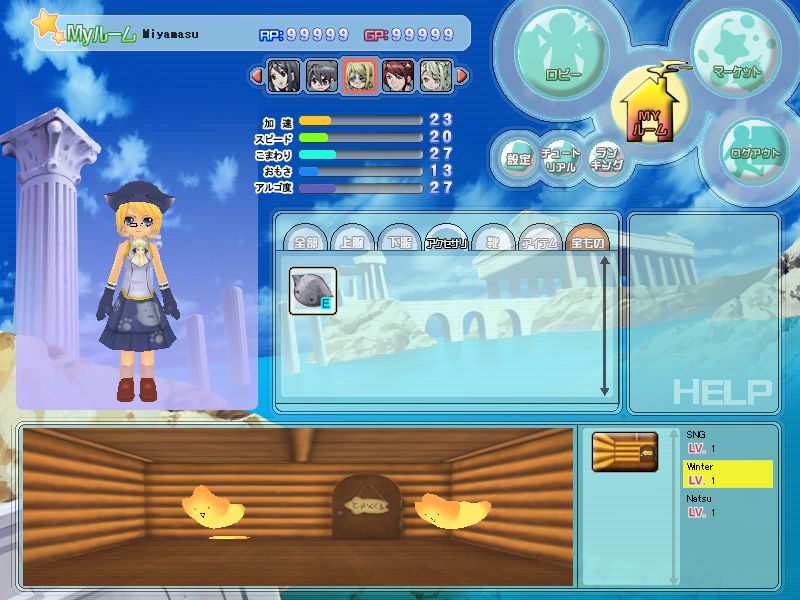Start the チュートリアル (Tutorial)
800x600 pixels.
pos(561,160)
